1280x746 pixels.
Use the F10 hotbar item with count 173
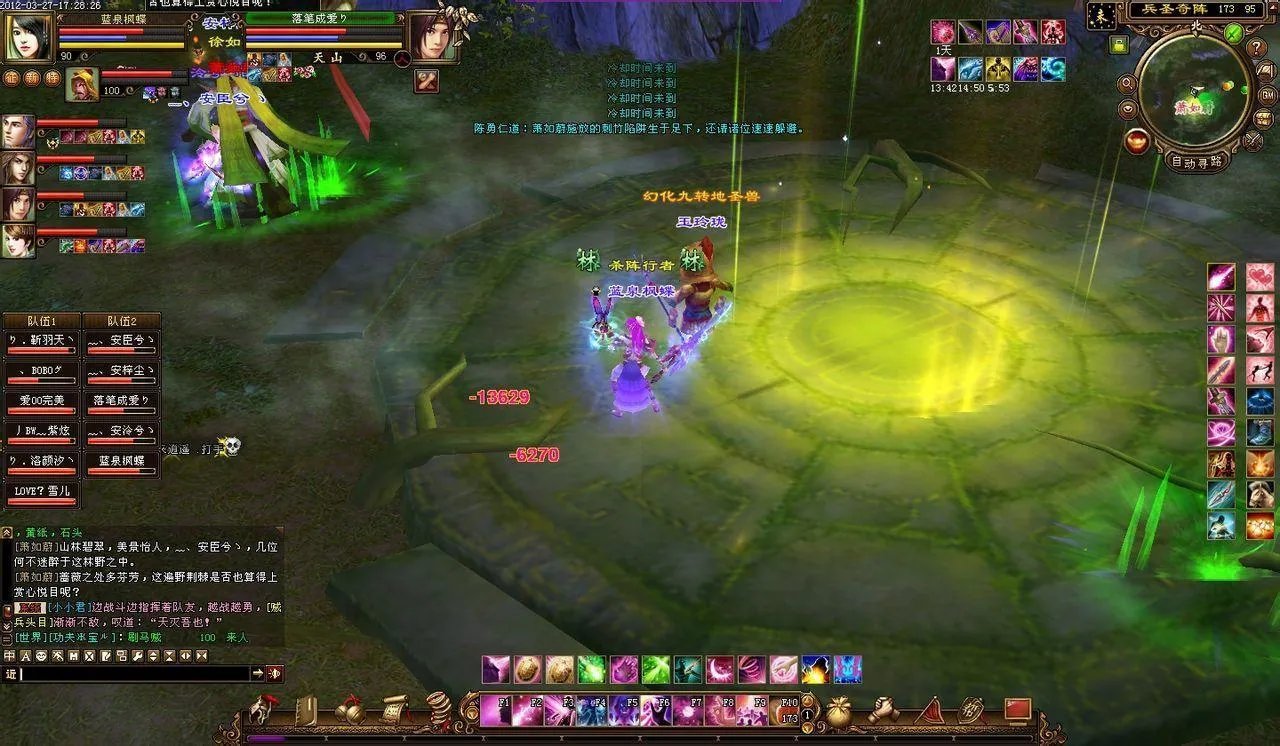tap(785, 710)
